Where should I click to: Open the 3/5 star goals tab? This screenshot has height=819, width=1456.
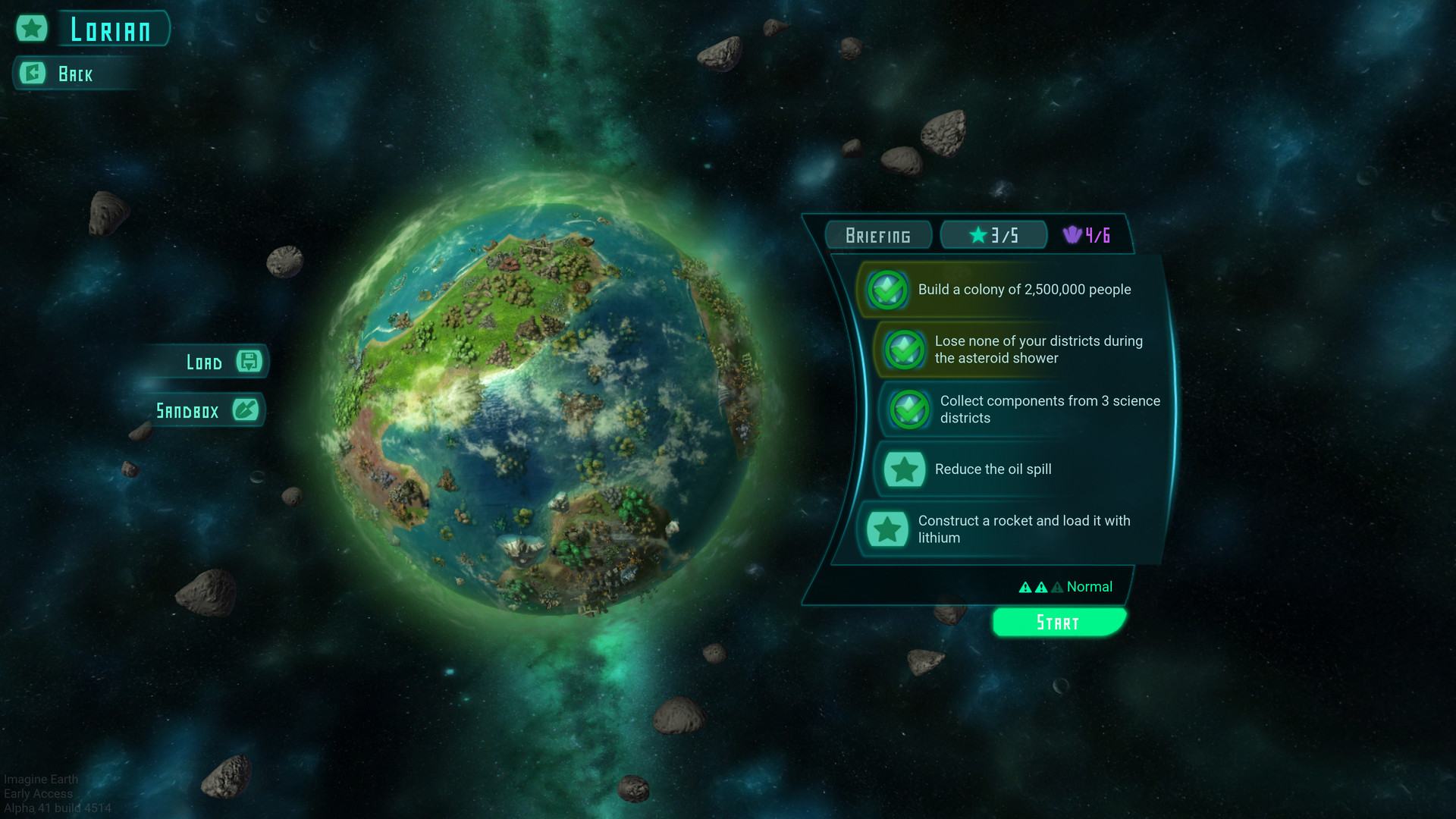click(993, 236)
